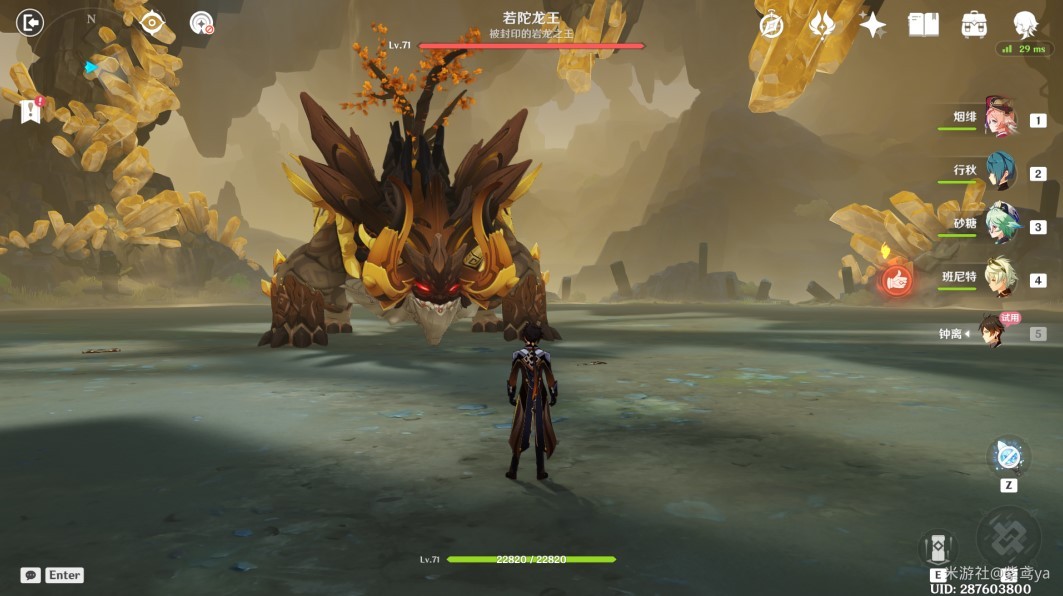The height and width of the screenshot is (596, 1063).
Task: Select trial character 钟离 in party list
Action: pos(991,332)
